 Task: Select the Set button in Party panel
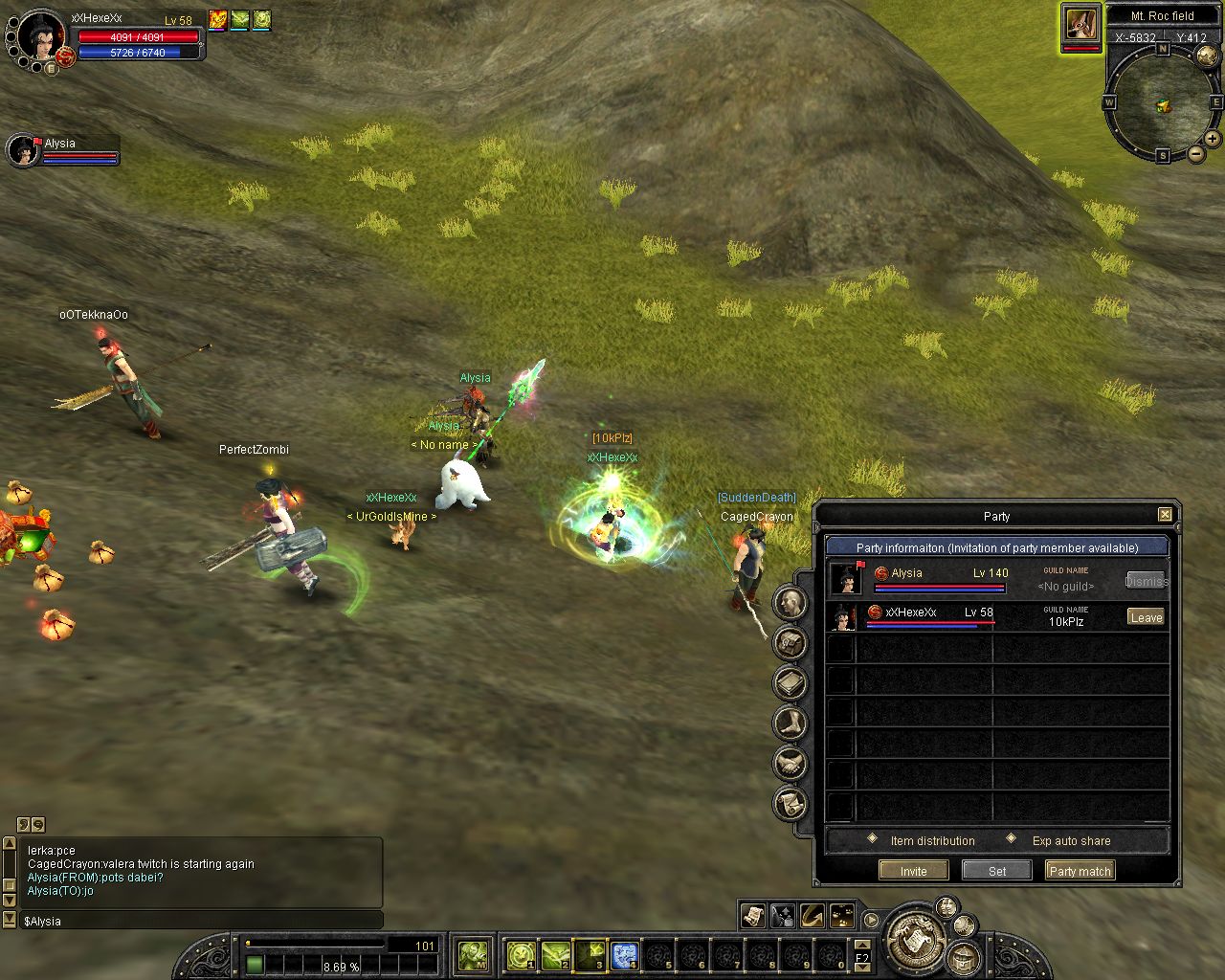click(x=996, y=871)
